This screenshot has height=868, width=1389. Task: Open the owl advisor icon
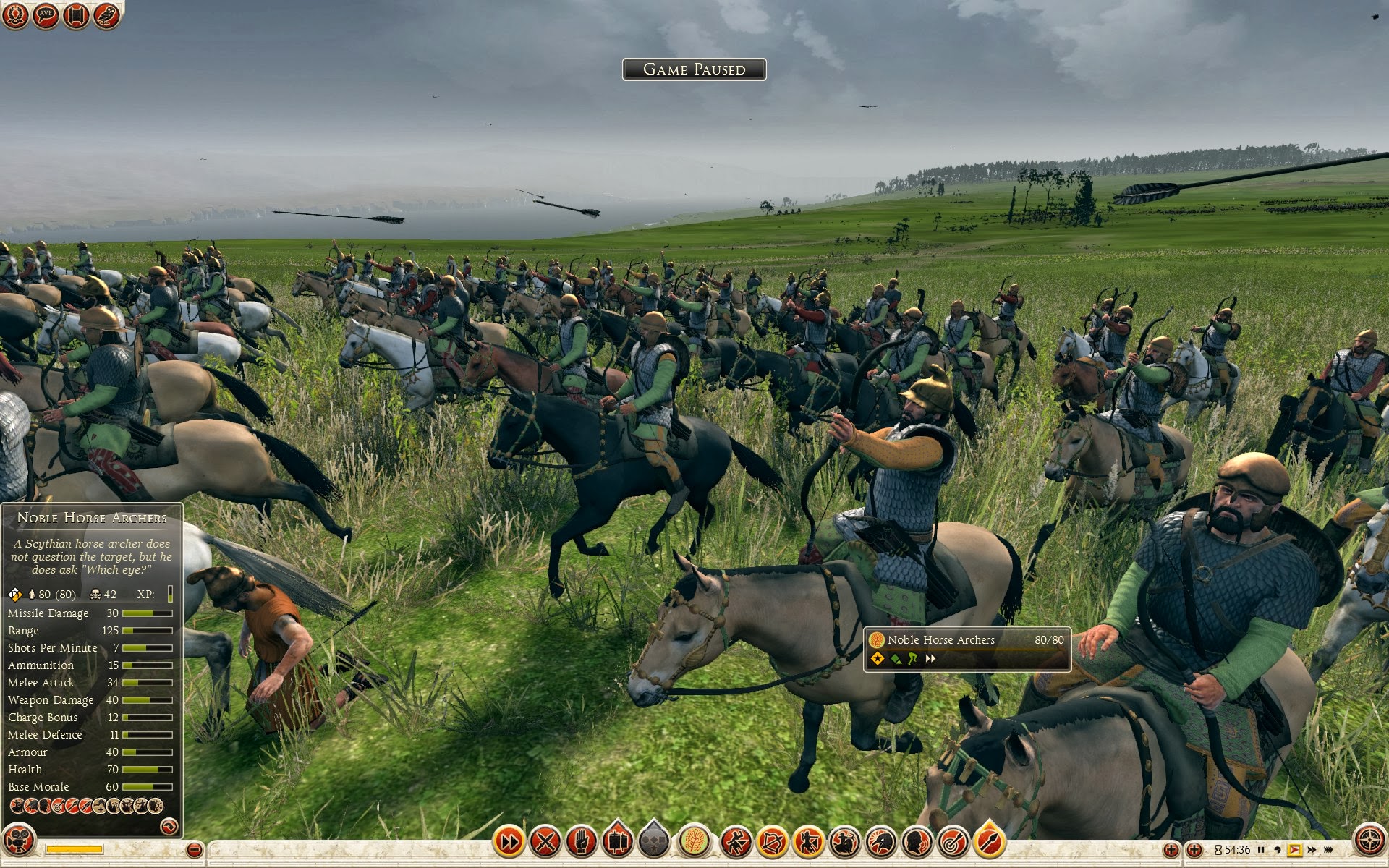pyautogui.click(x=106, y=15)
